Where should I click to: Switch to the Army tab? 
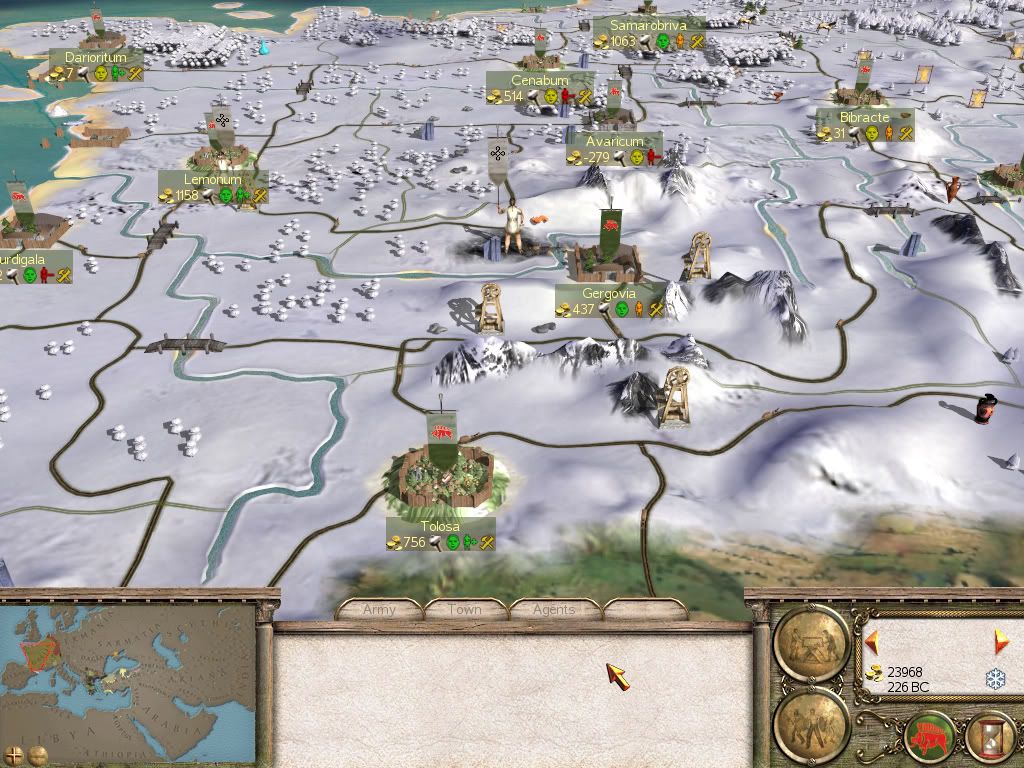click(x=380, y=609)
